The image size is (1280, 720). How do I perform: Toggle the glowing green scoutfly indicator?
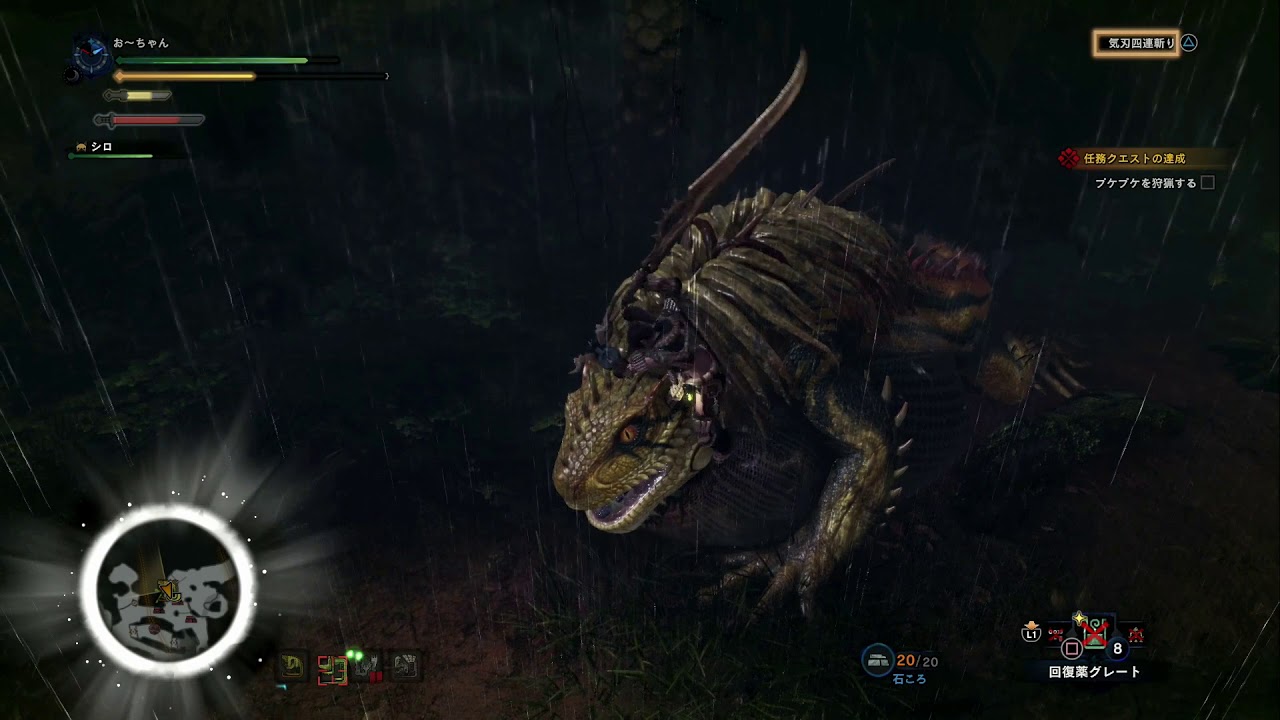click(x=354, y=653)
